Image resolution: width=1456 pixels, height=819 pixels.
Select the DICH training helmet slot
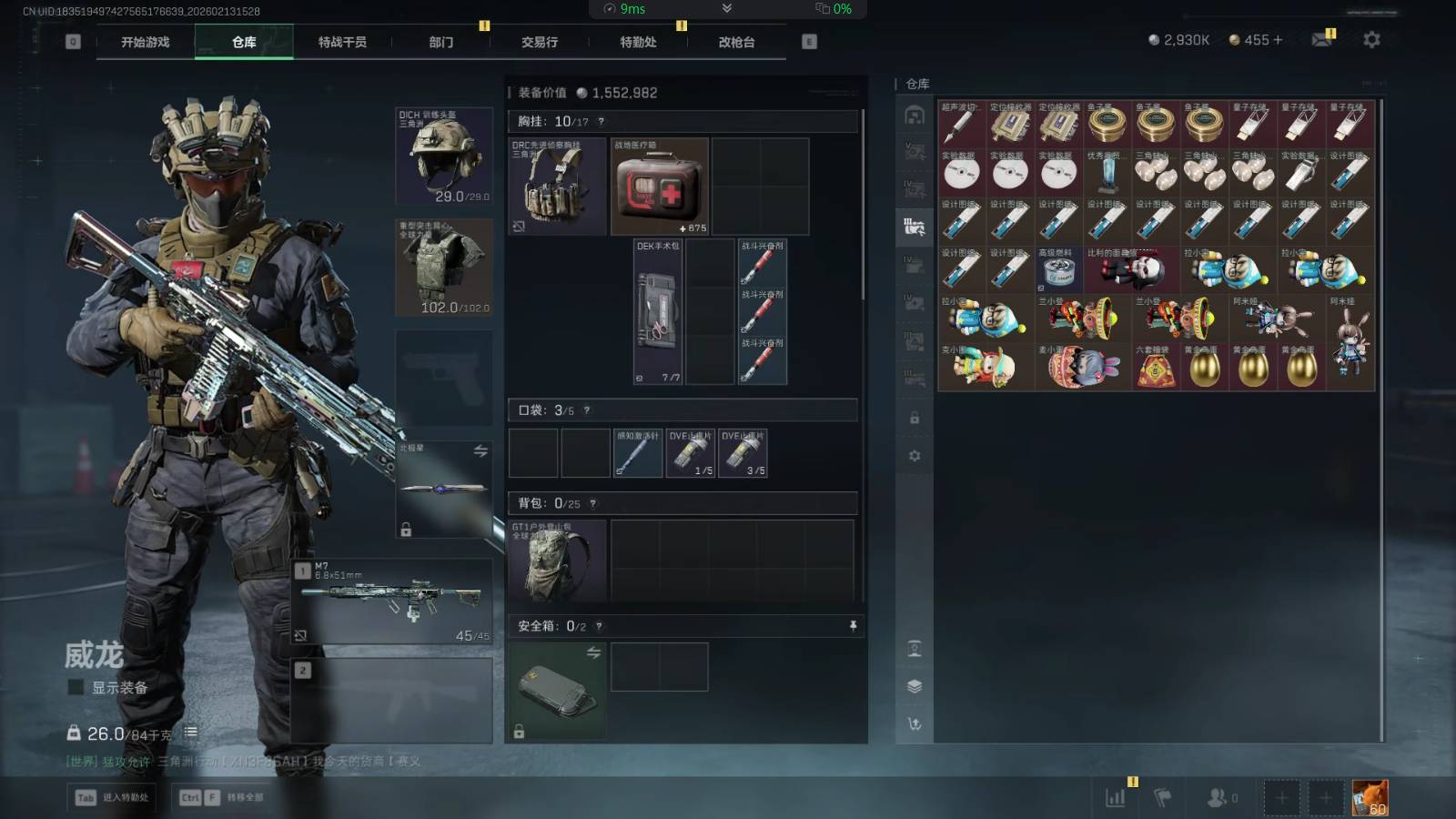[445, 156]
